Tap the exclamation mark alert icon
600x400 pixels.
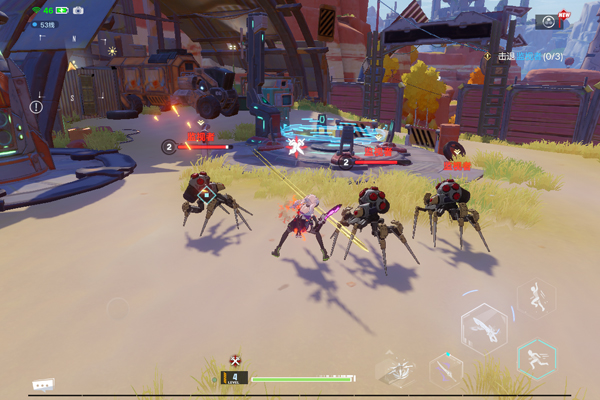click(x=36, y=107)
